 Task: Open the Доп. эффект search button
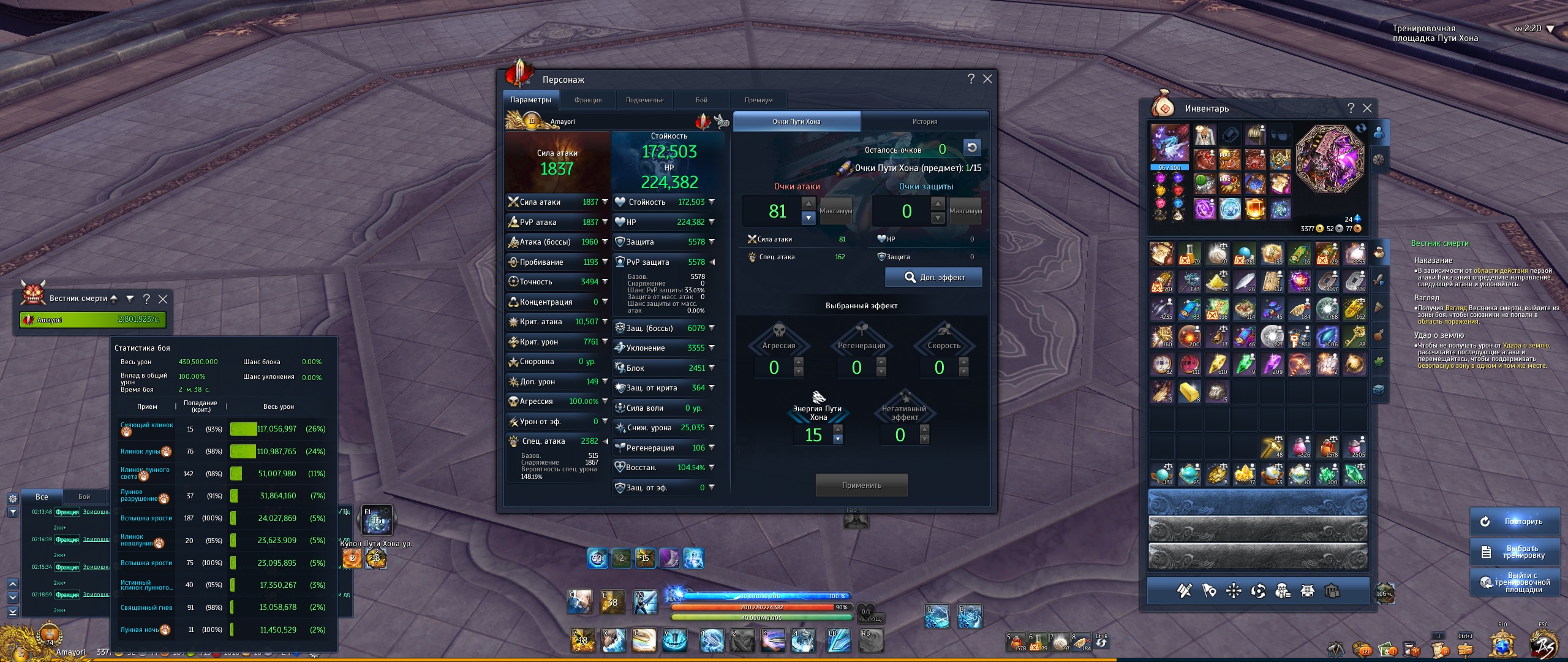click(x=934, y=278)
